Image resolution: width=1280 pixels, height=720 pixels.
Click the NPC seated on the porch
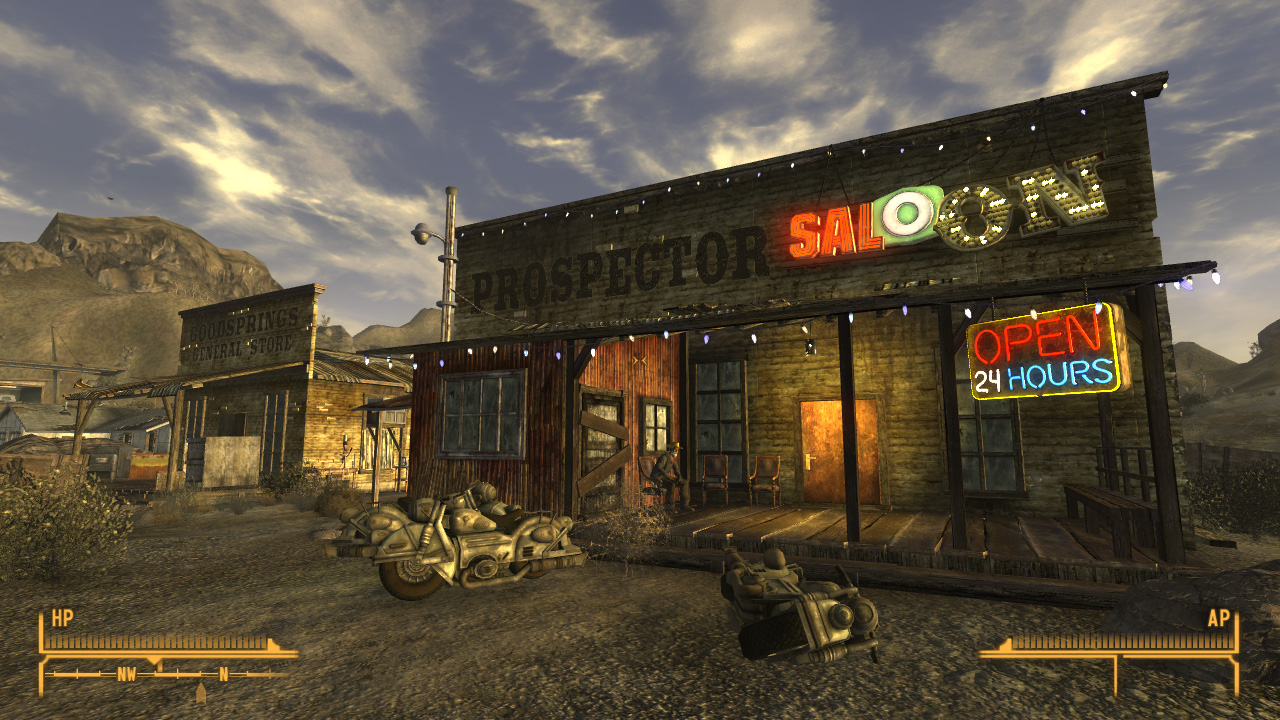tap(667, 470)
